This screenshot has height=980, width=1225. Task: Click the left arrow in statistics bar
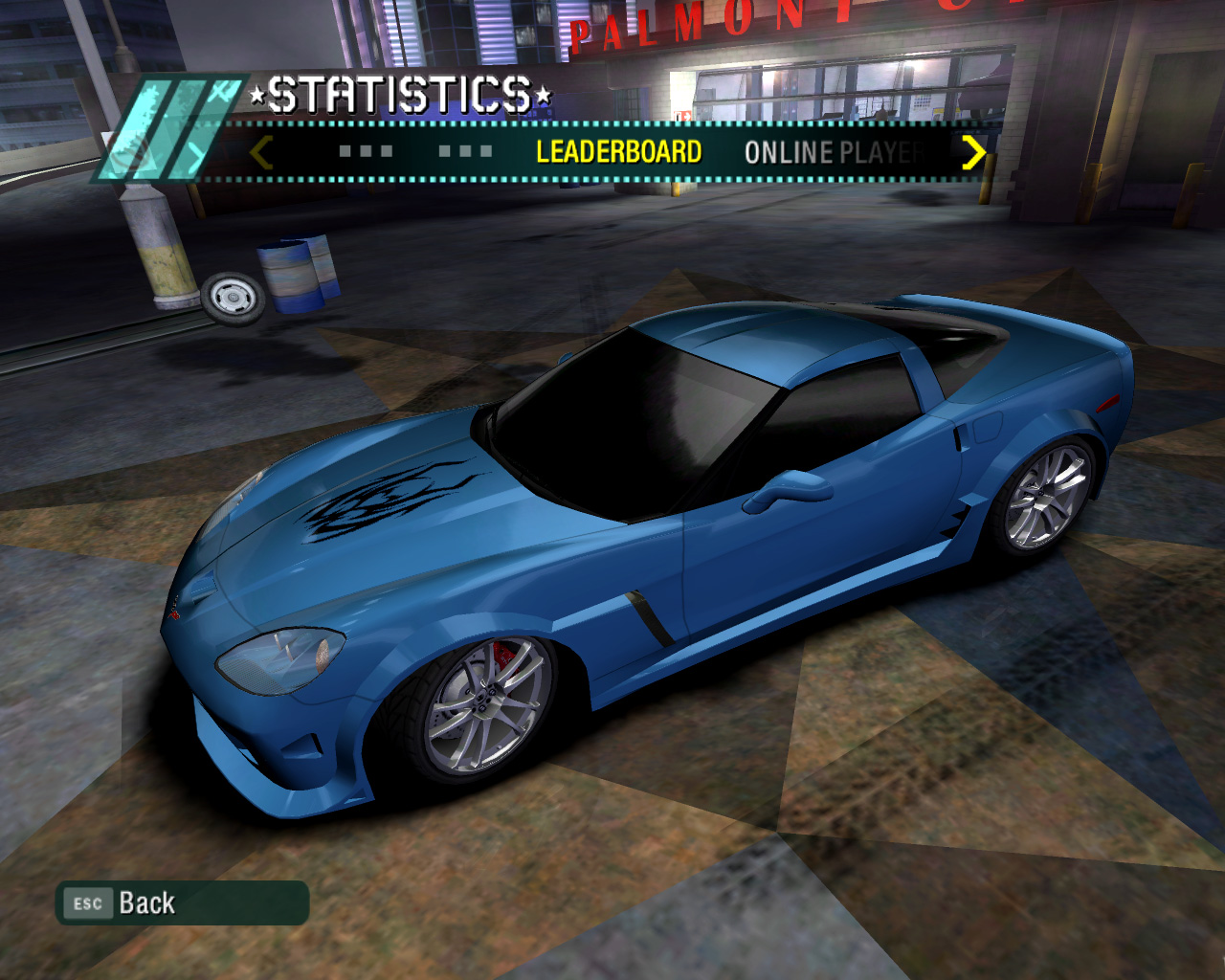pos(261,152)
